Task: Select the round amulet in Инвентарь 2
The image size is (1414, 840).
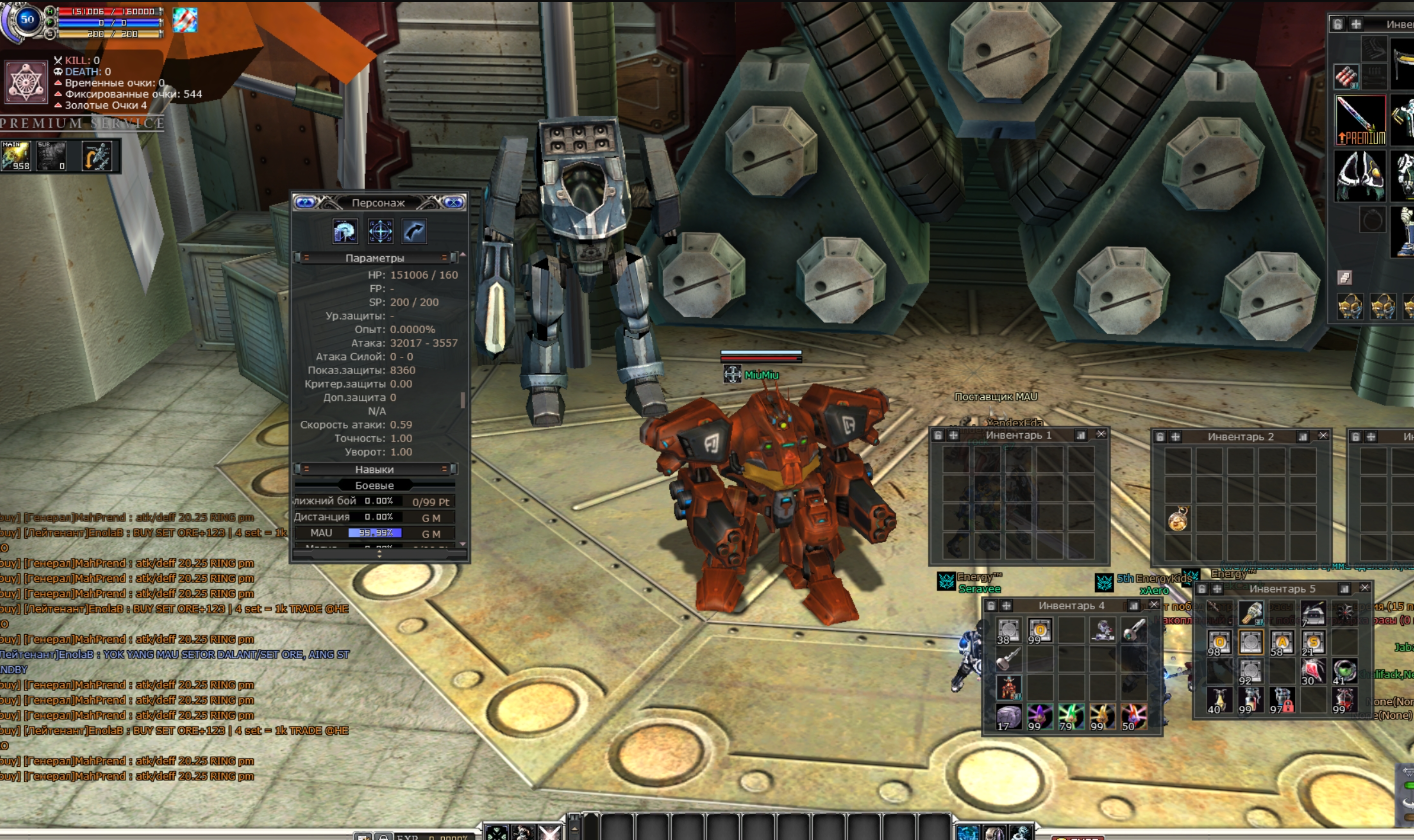Action: (x=1178, y=520)
